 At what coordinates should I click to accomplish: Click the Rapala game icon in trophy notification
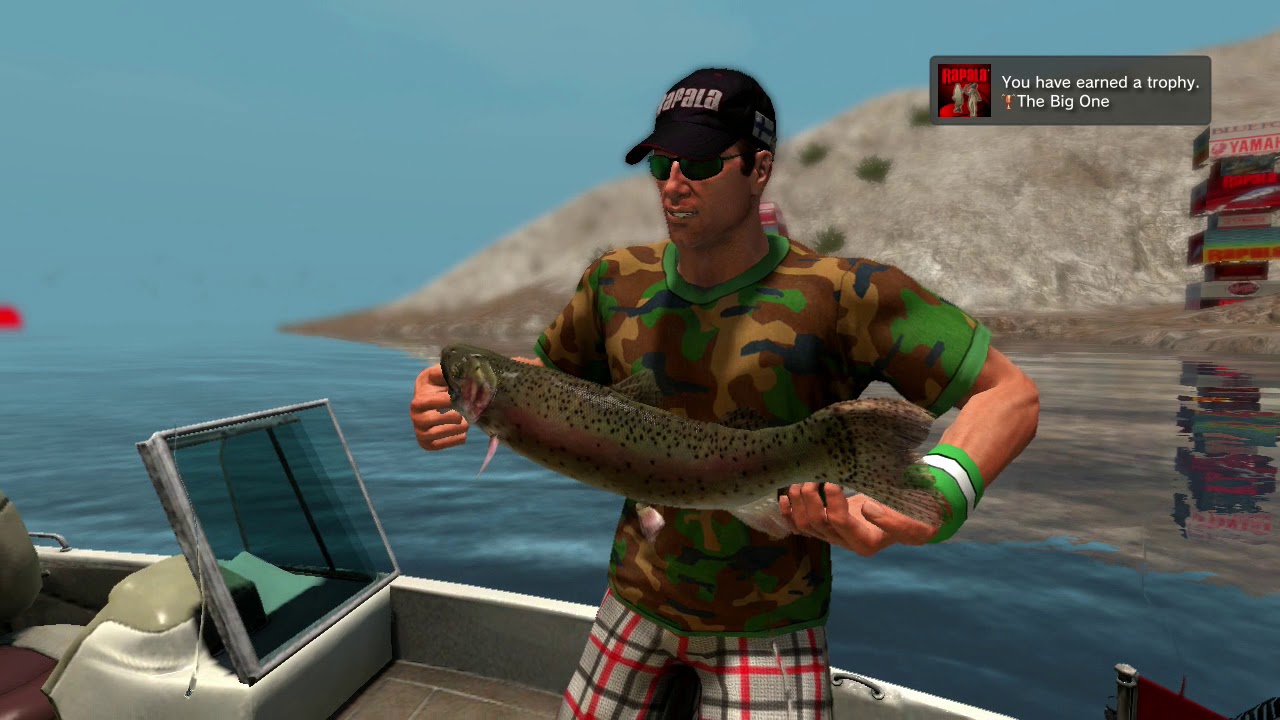click(964, 90)
